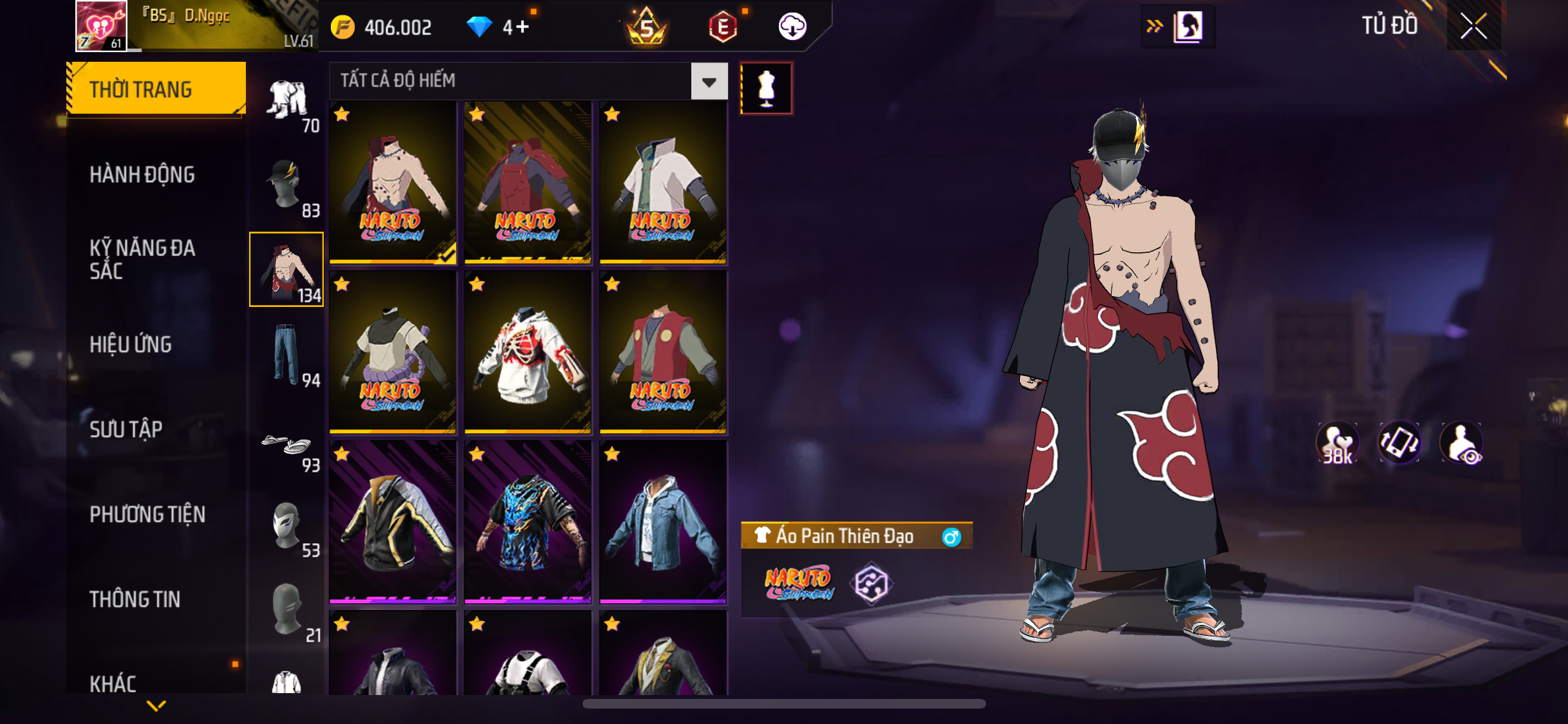
Task: Add diamonds with the plus button
Action: 523,27
